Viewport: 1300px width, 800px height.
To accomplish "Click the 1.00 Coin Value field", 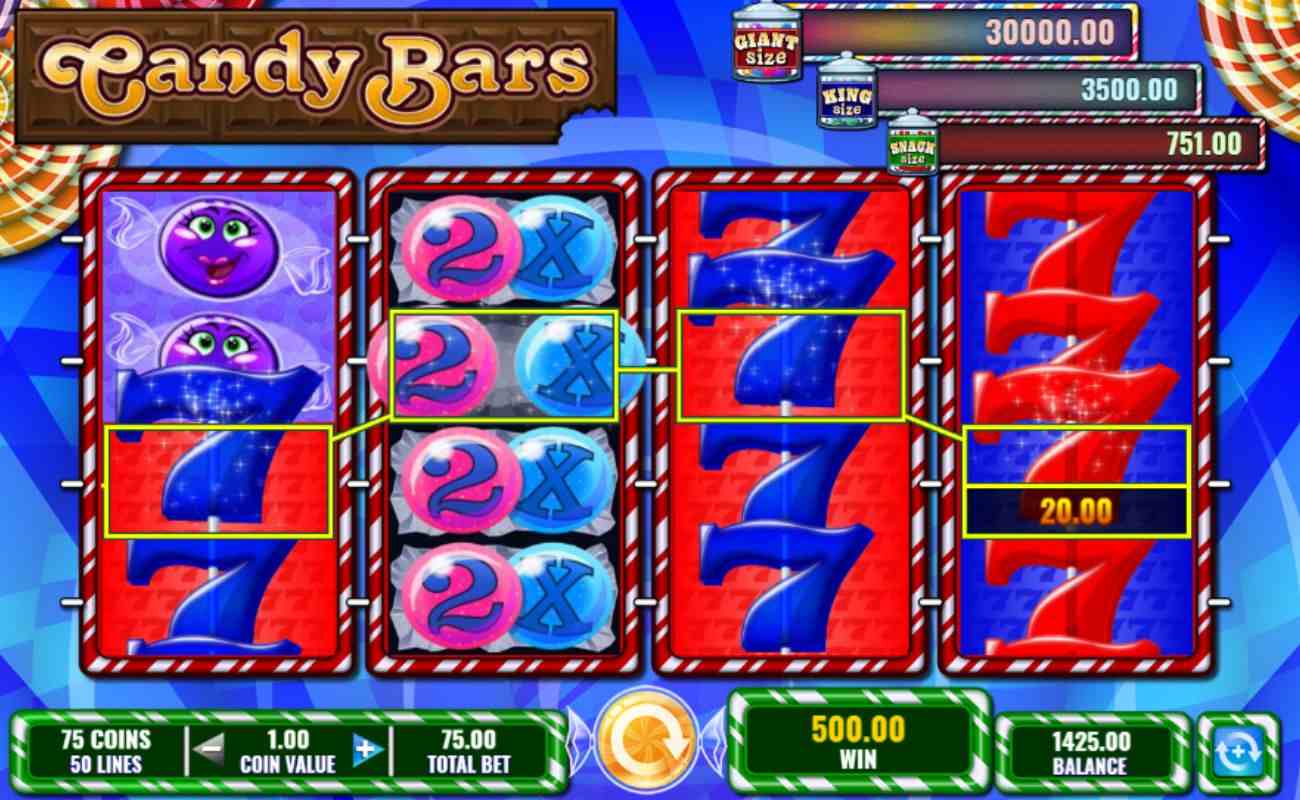I will (x=289, y=748).
